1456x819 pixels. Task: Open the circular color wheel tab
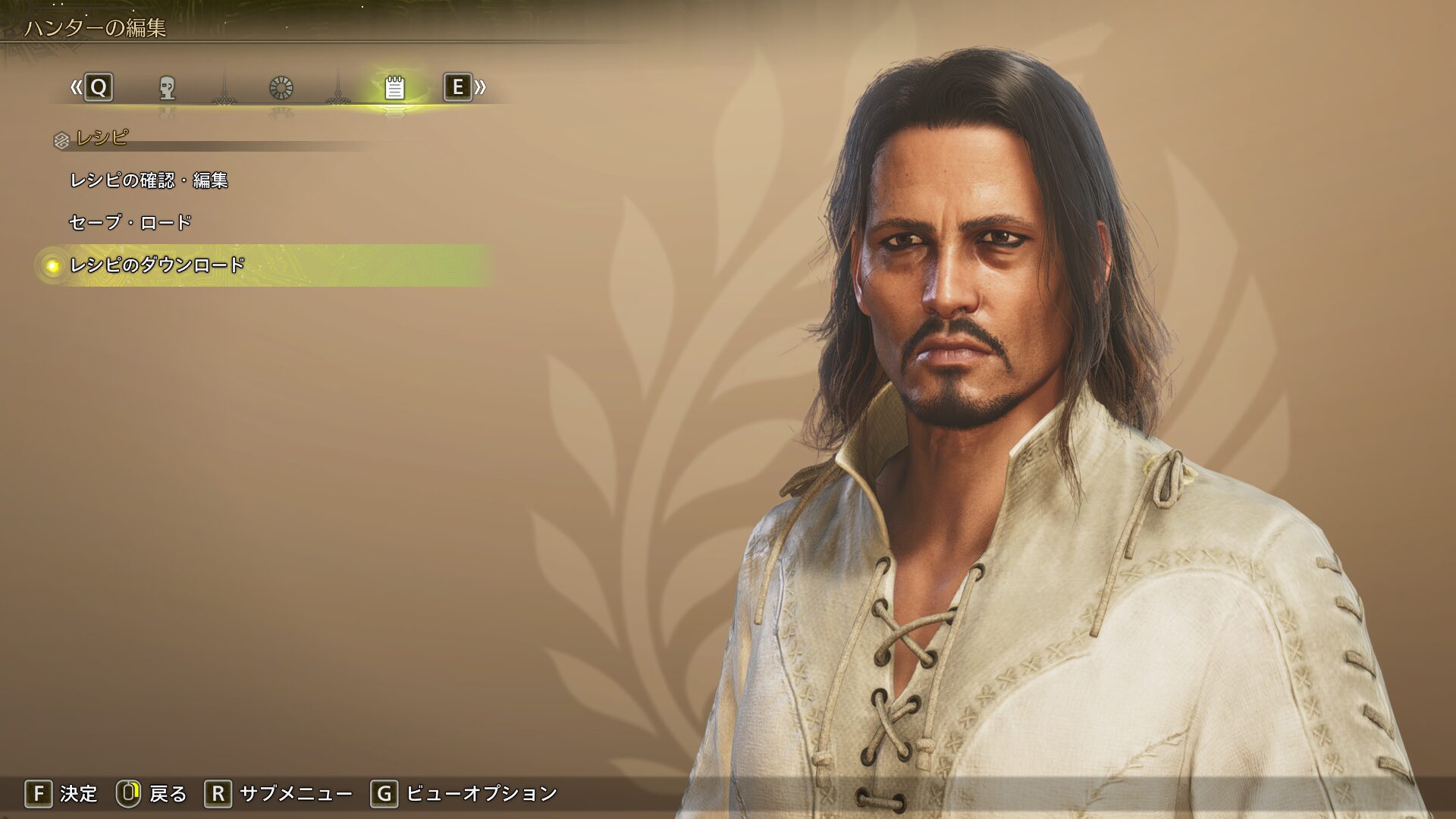pyautogui.click(x=281, y=88)
